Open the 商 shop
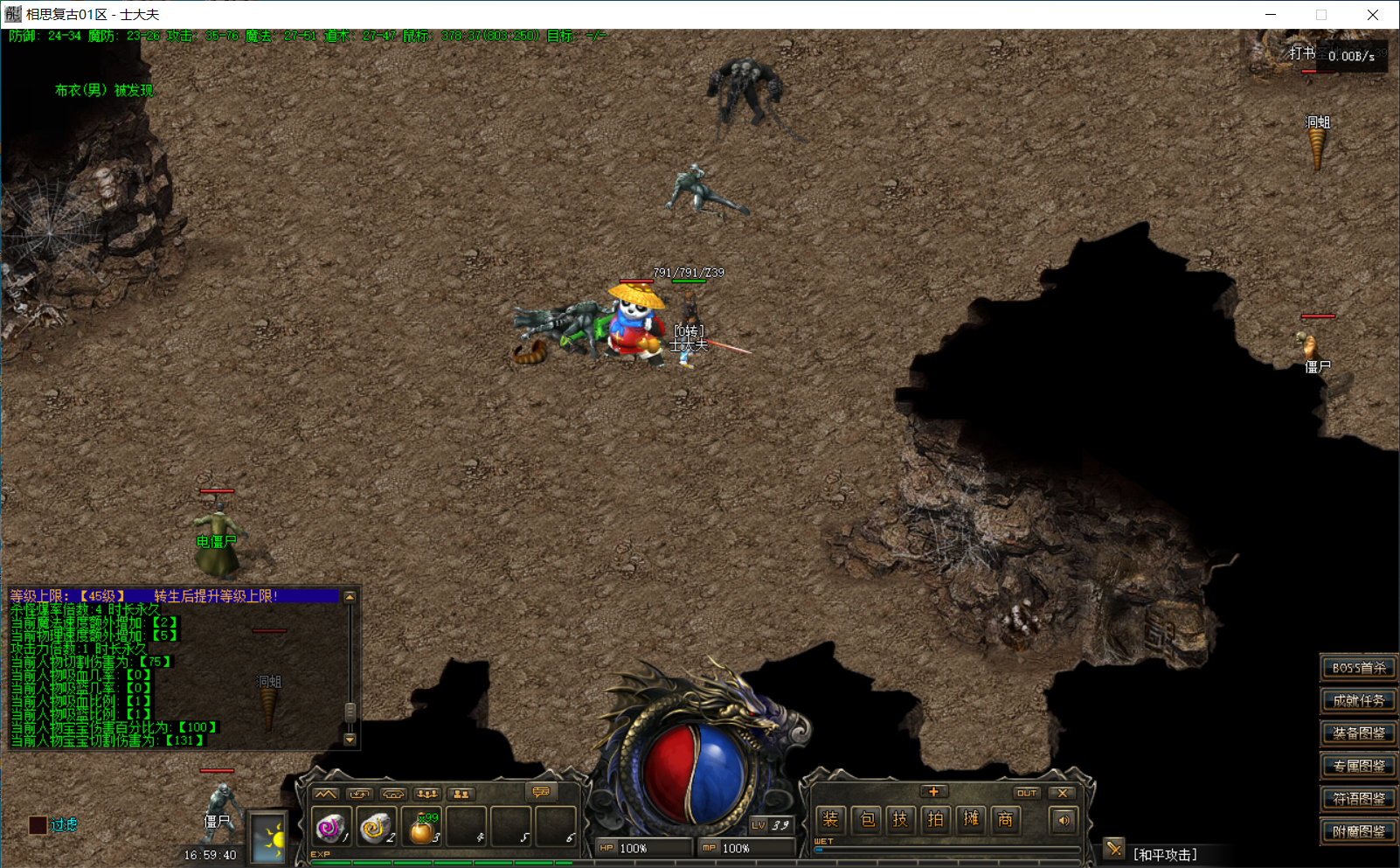Viewport: 1400px width, 868px height. (x=1006, y=819)
